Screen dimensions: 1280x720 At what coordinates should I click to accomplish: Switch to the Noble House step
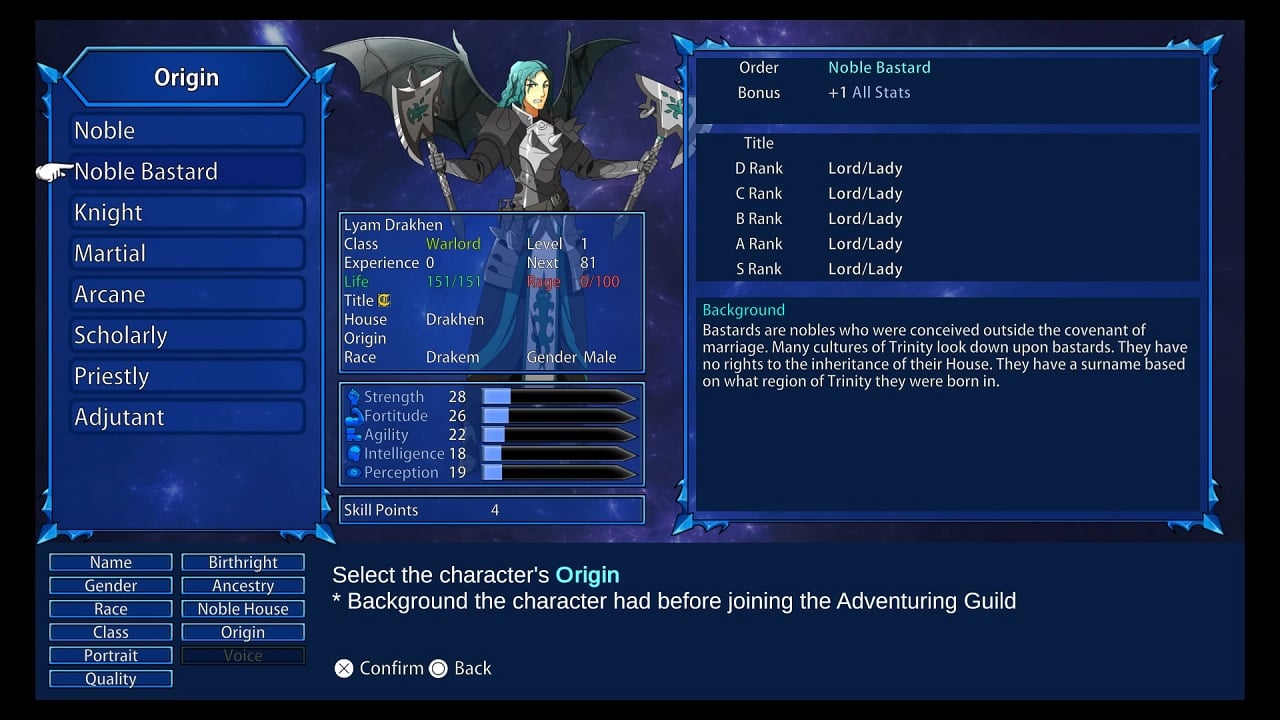243,609
